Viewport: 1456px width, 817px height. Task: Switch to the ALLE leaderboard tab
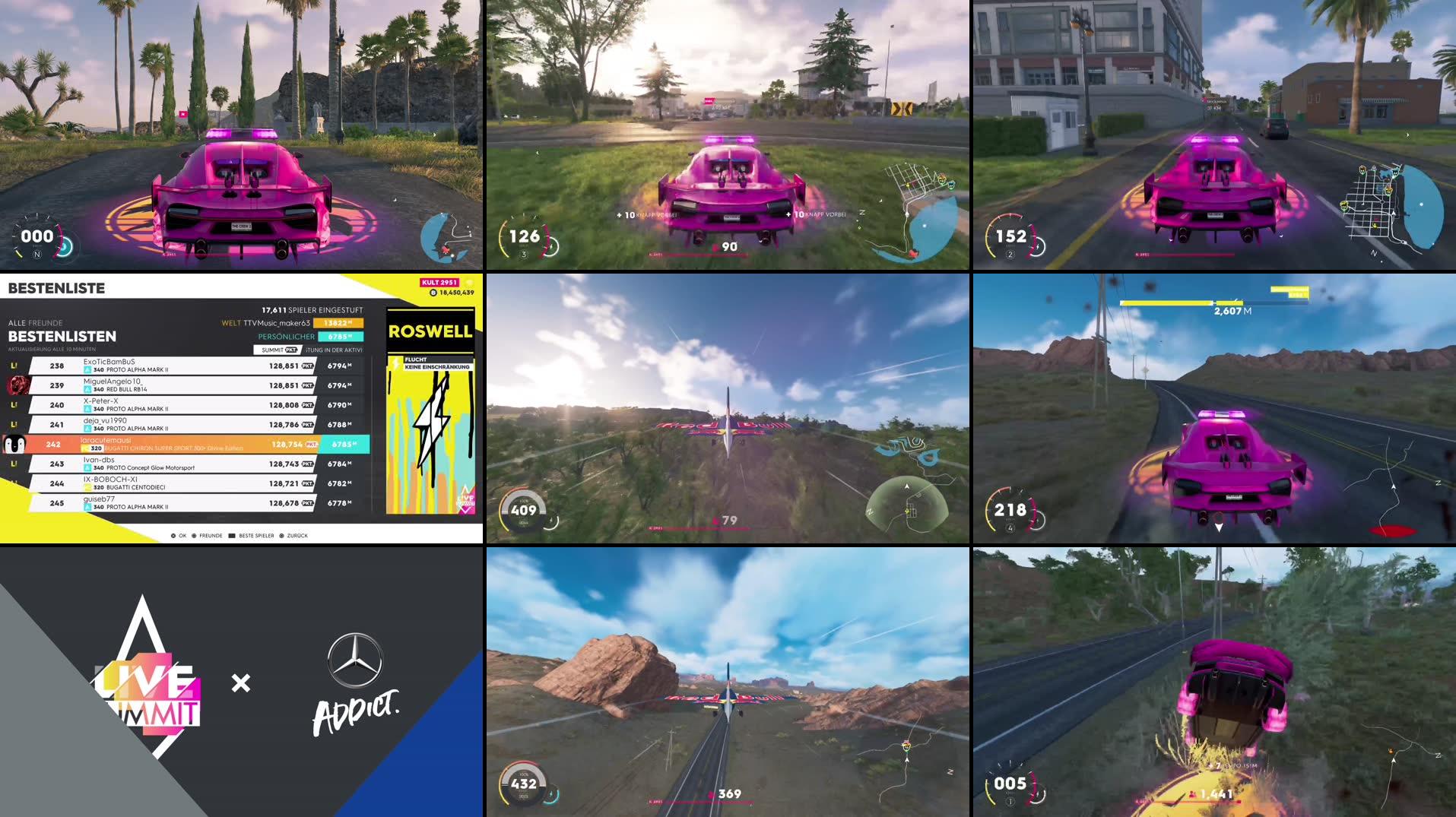(17, 323)
